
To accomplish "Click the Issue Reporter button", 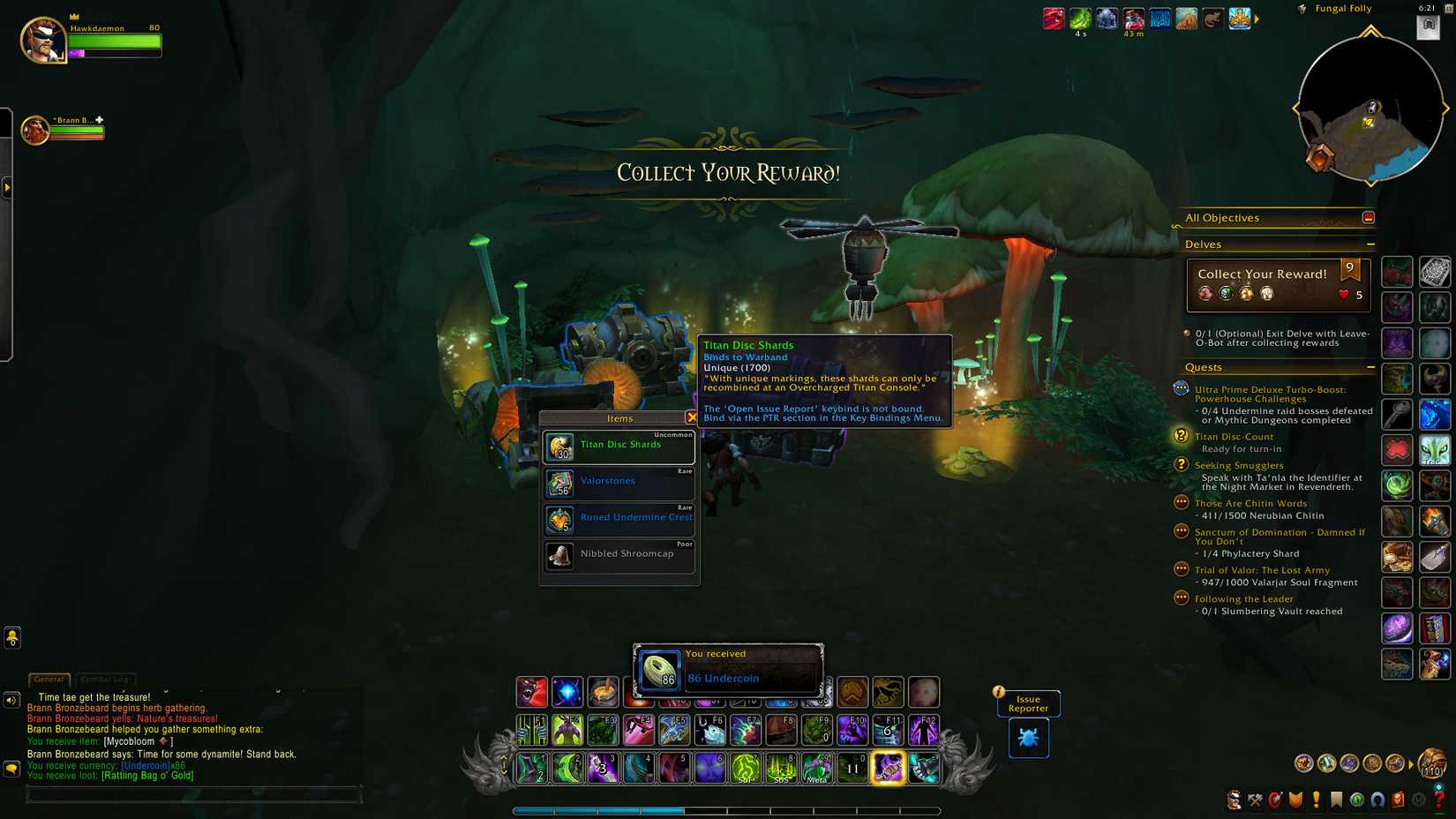I will (x=1027, y=703).
